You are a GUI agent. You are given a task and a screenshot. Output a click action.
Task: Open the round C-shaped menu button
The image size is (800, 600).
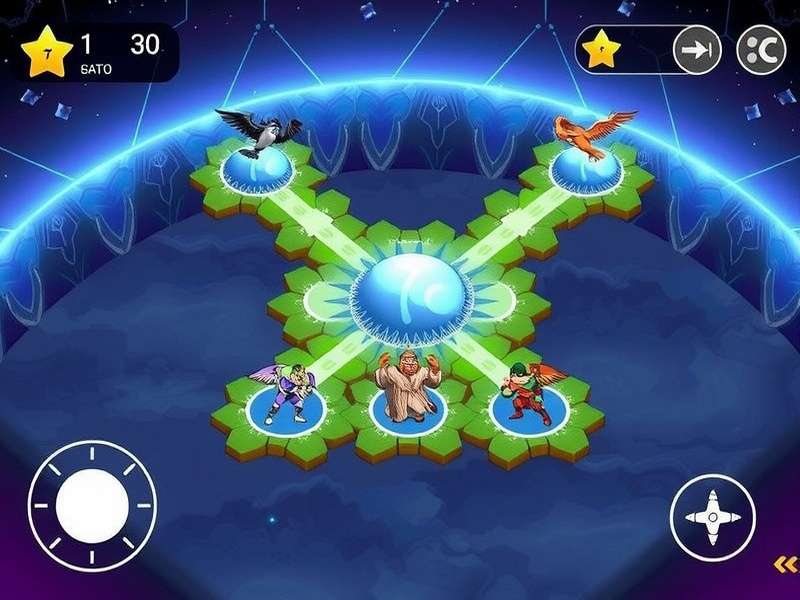pyautogui.click(x=760, y=51)
